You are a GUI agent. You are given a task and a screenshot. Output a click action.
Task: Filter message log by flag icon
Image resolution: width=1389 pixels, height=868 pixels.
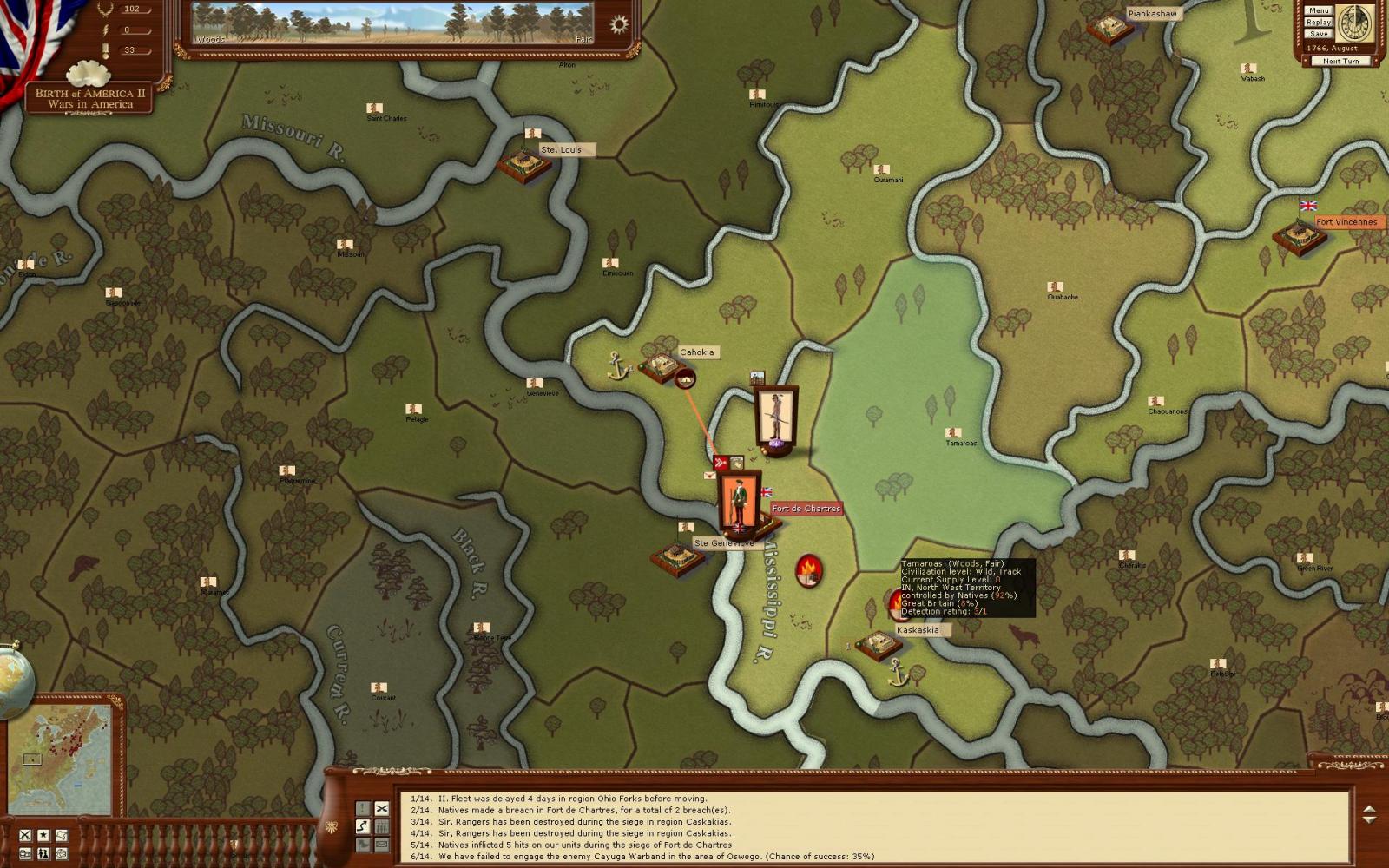[363, 844]
